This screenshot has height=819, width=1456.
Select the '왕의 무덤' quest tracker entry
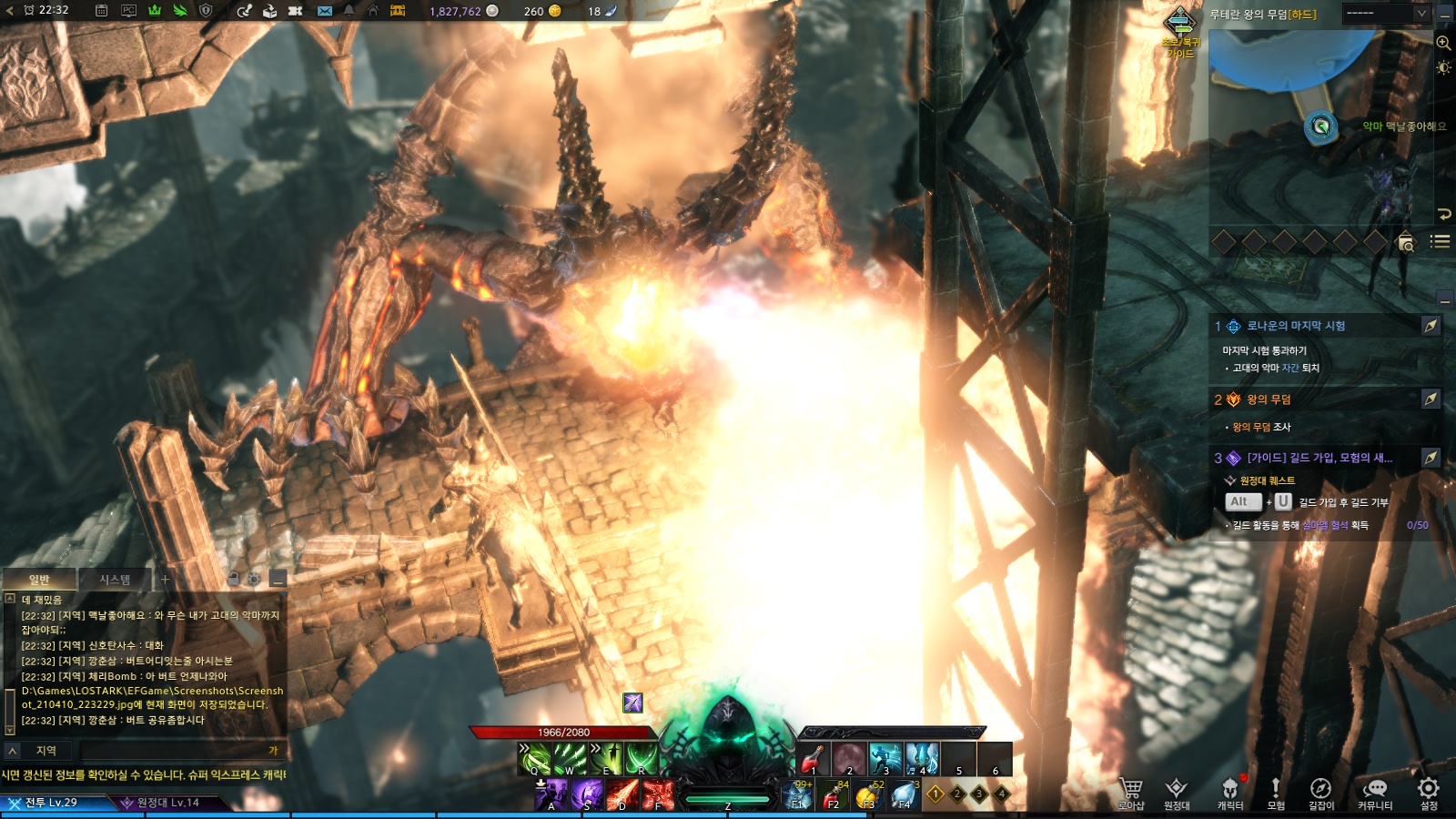coord(1269,399)
